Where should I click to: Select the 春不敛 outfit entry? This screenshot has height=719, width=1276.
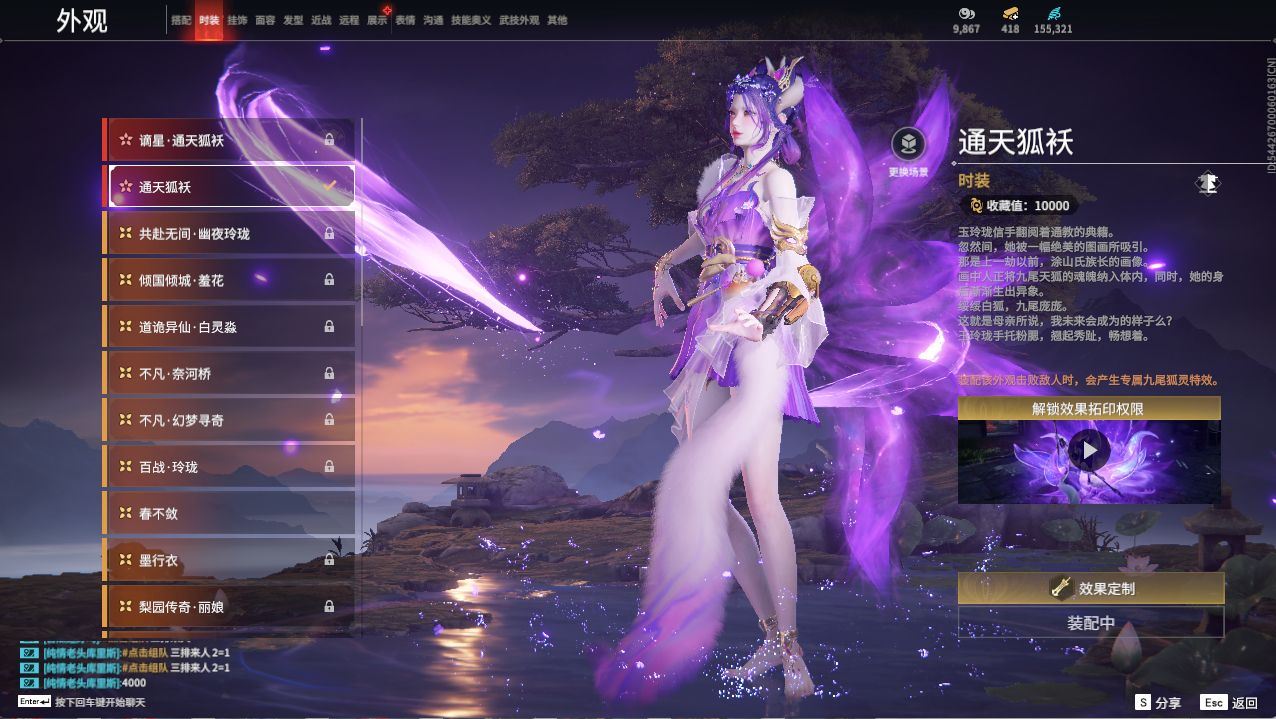(x=230, y=513)
